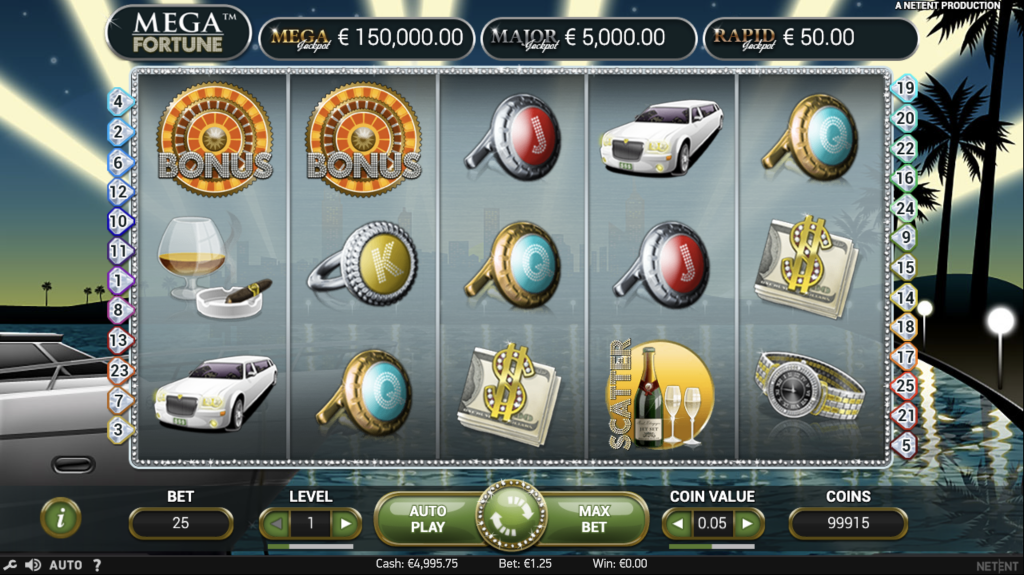Image resolution: width=1024 pixels, height=575 pixels.
Task: Select bet line number 19
Action: coord(905,88)
